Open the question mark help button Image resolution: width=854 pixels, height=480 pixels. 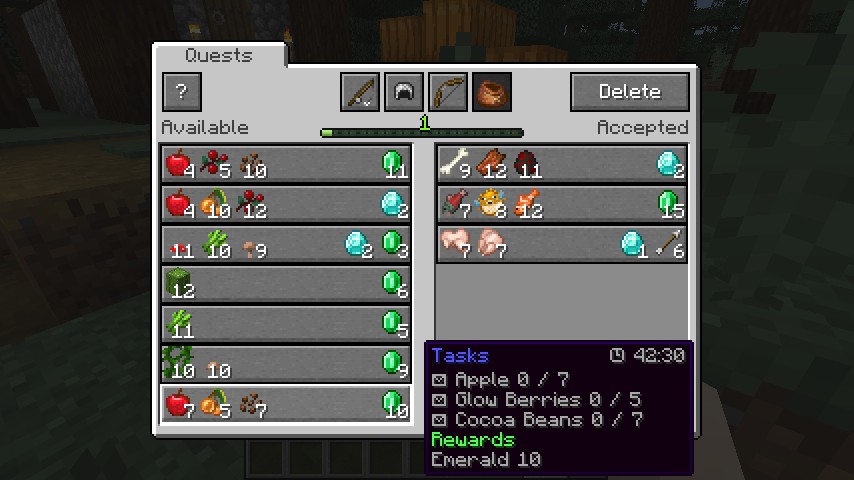click(181, 92)
